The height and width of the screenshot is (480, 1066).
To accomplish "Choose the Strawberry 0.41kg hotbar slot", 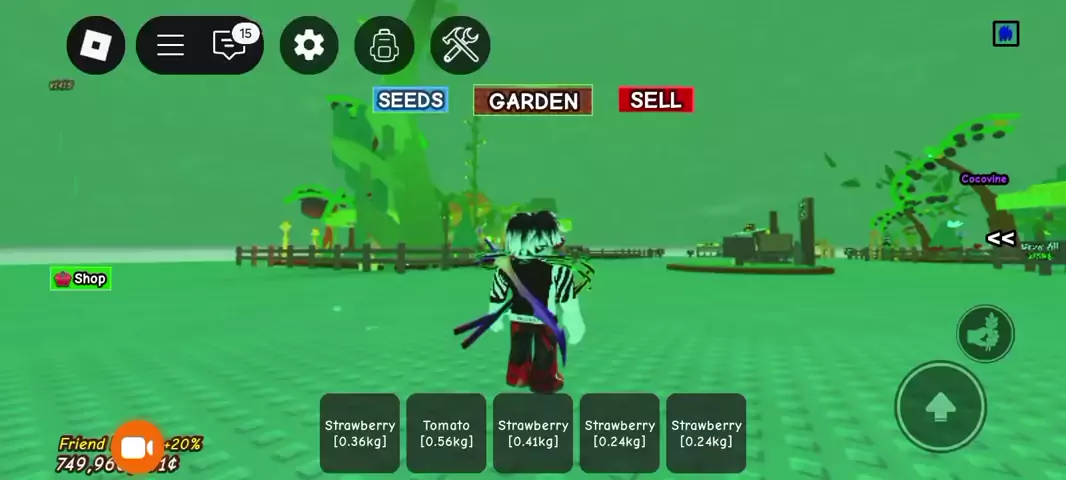I will coord(533,433).
